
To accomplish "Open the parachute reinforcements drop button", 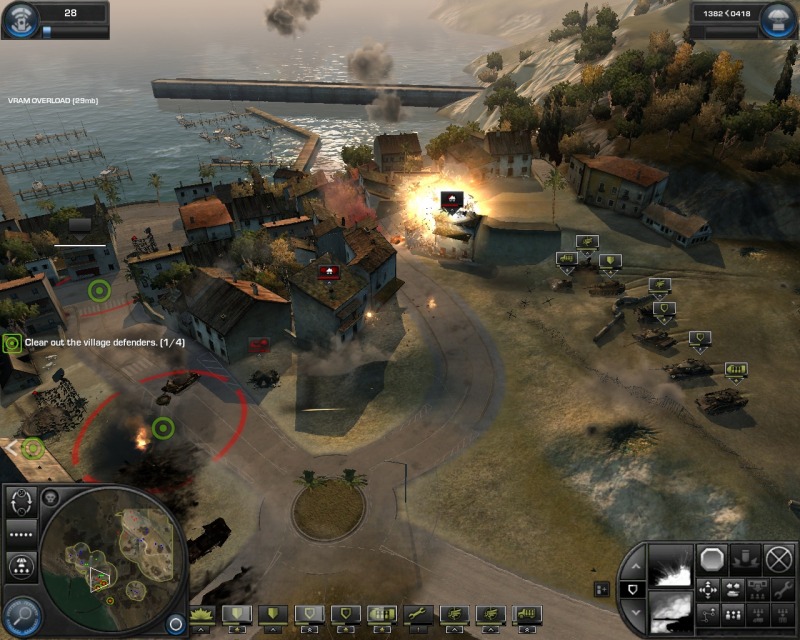I will pos(21,567).
